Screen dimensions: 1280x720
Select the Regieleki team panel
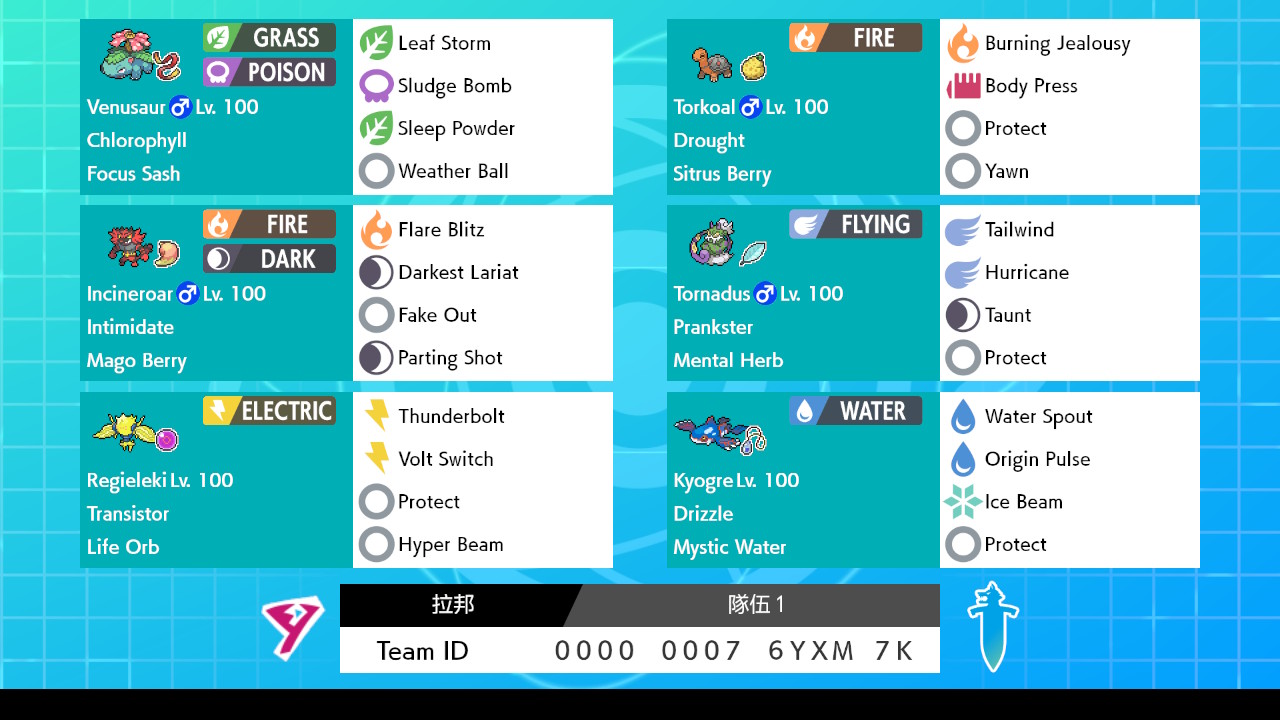tap(216, 480)
